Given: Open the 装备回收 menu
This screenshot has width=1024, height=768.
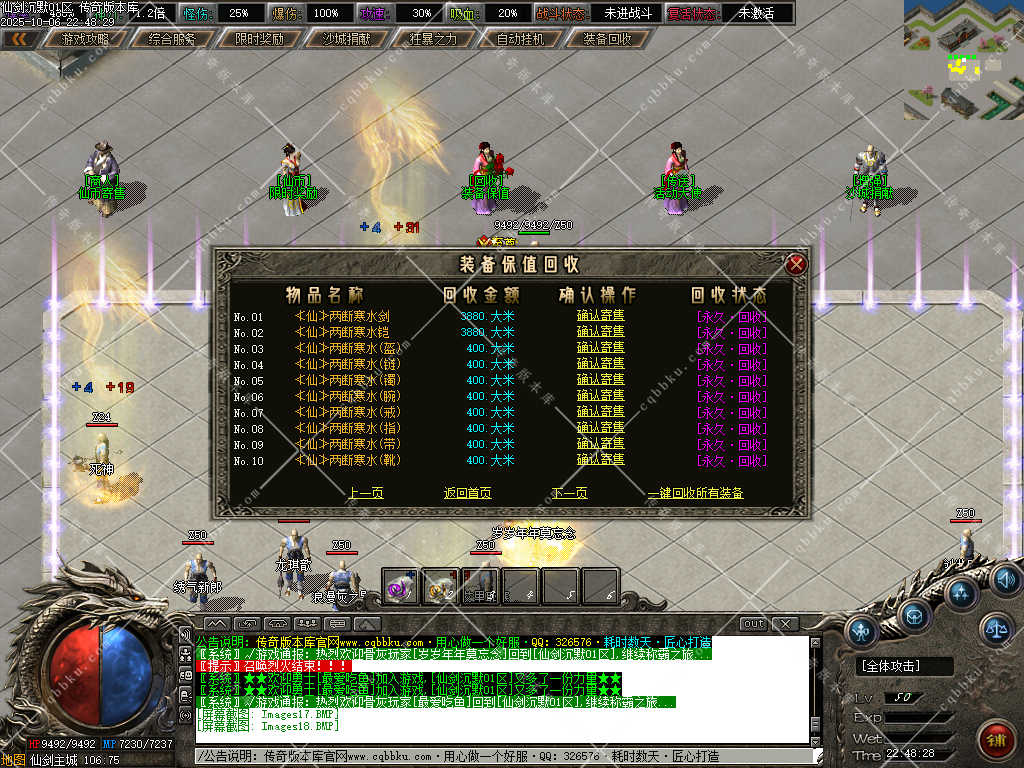Looking at the screenshot, I should click(x=607, y=39).
